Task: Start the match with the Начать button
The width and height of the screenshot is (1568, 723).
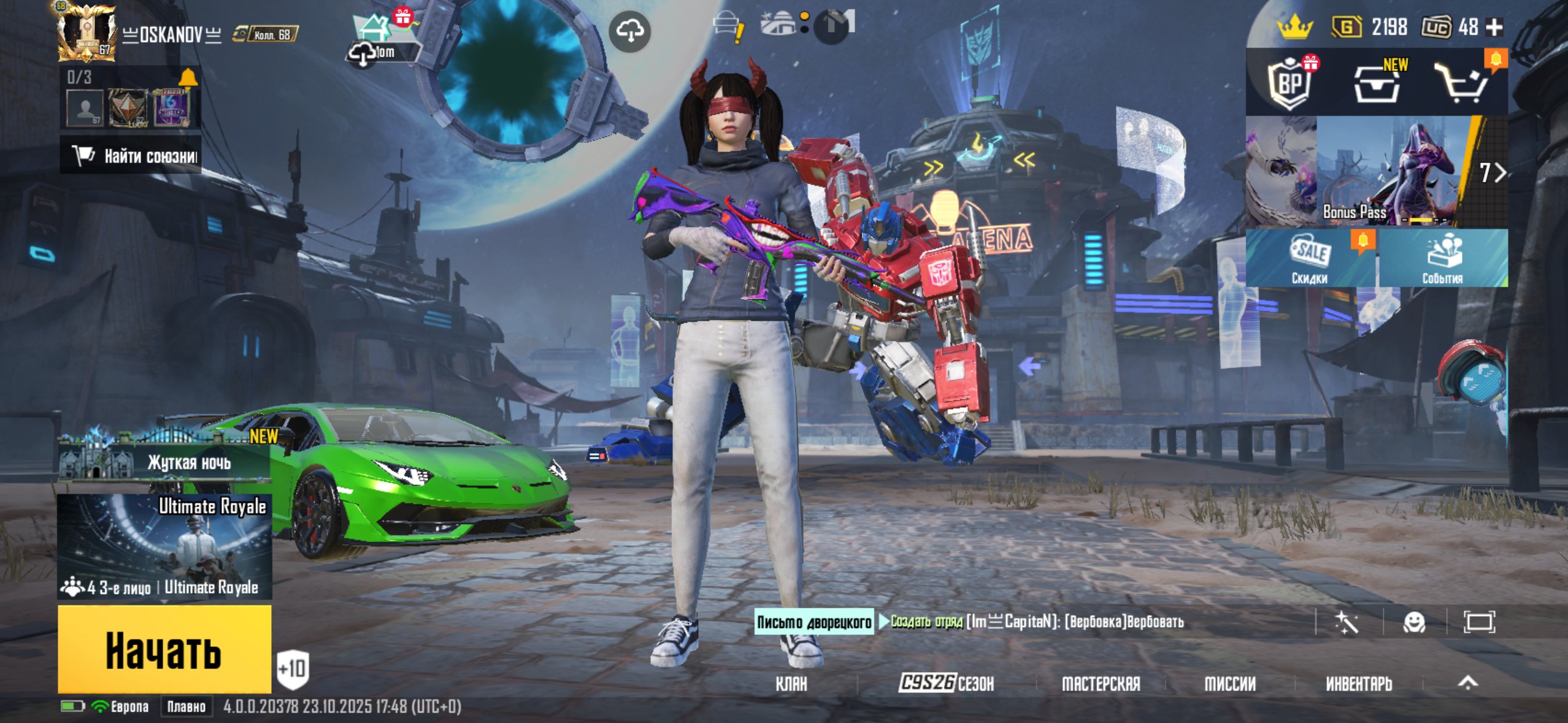Action: [164, 649]
